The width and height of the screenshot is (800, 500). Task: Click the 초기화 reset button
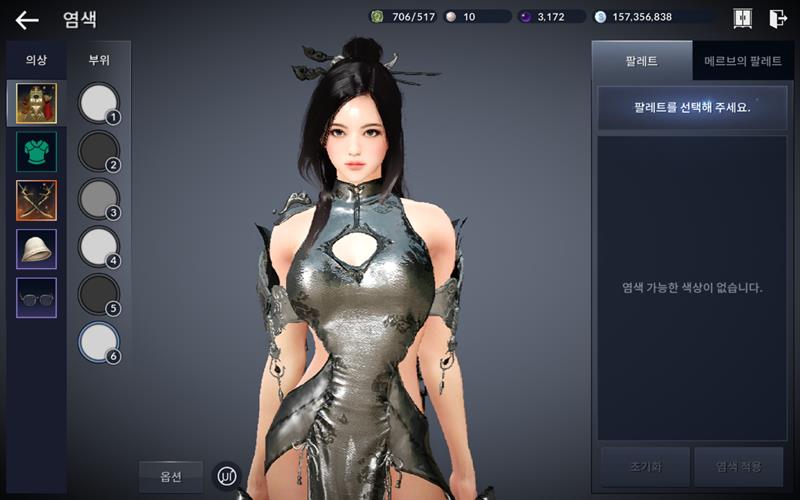(645, 466)
